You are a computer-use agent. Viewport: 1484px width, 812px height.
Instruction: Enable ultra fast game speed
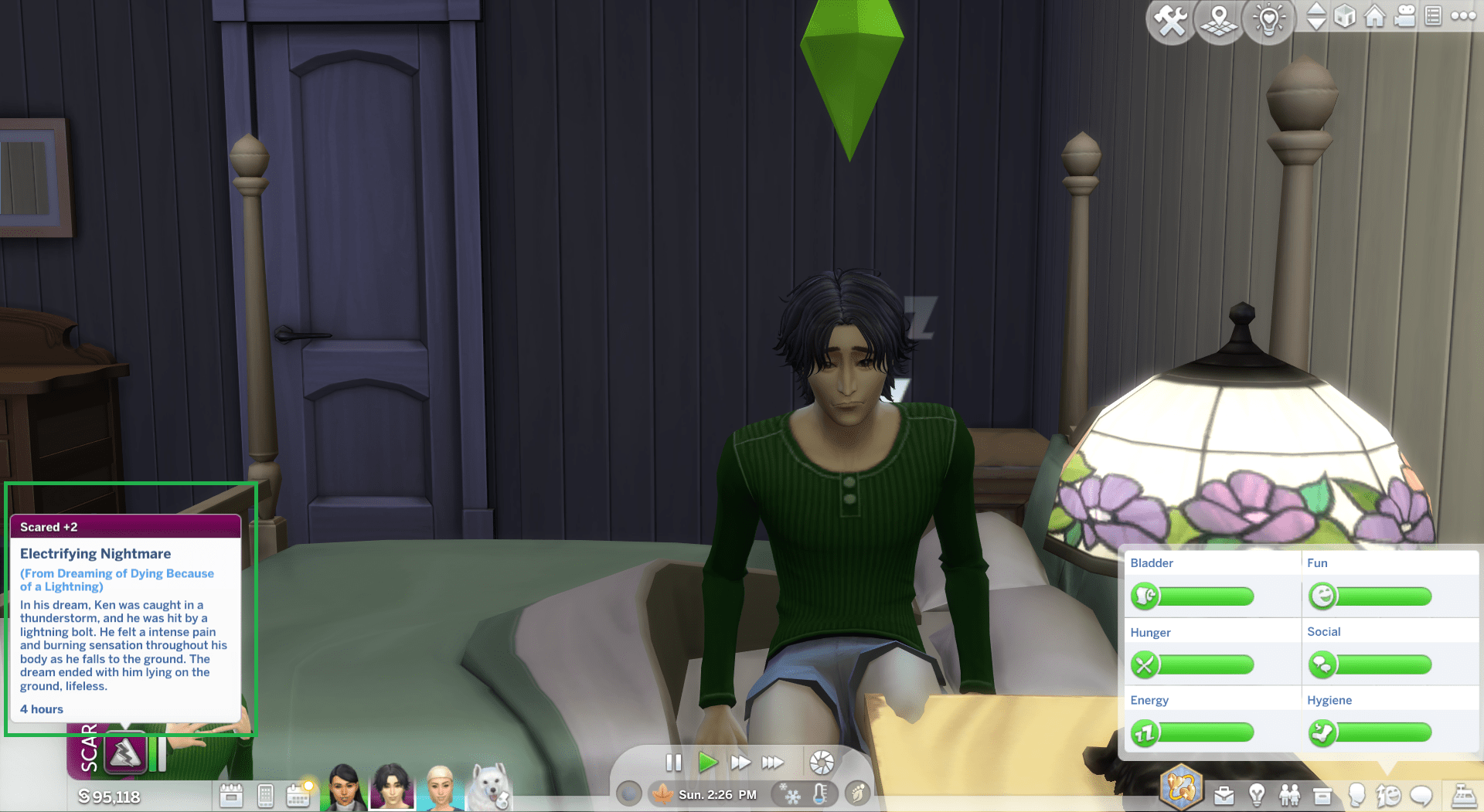coord(773,763)
